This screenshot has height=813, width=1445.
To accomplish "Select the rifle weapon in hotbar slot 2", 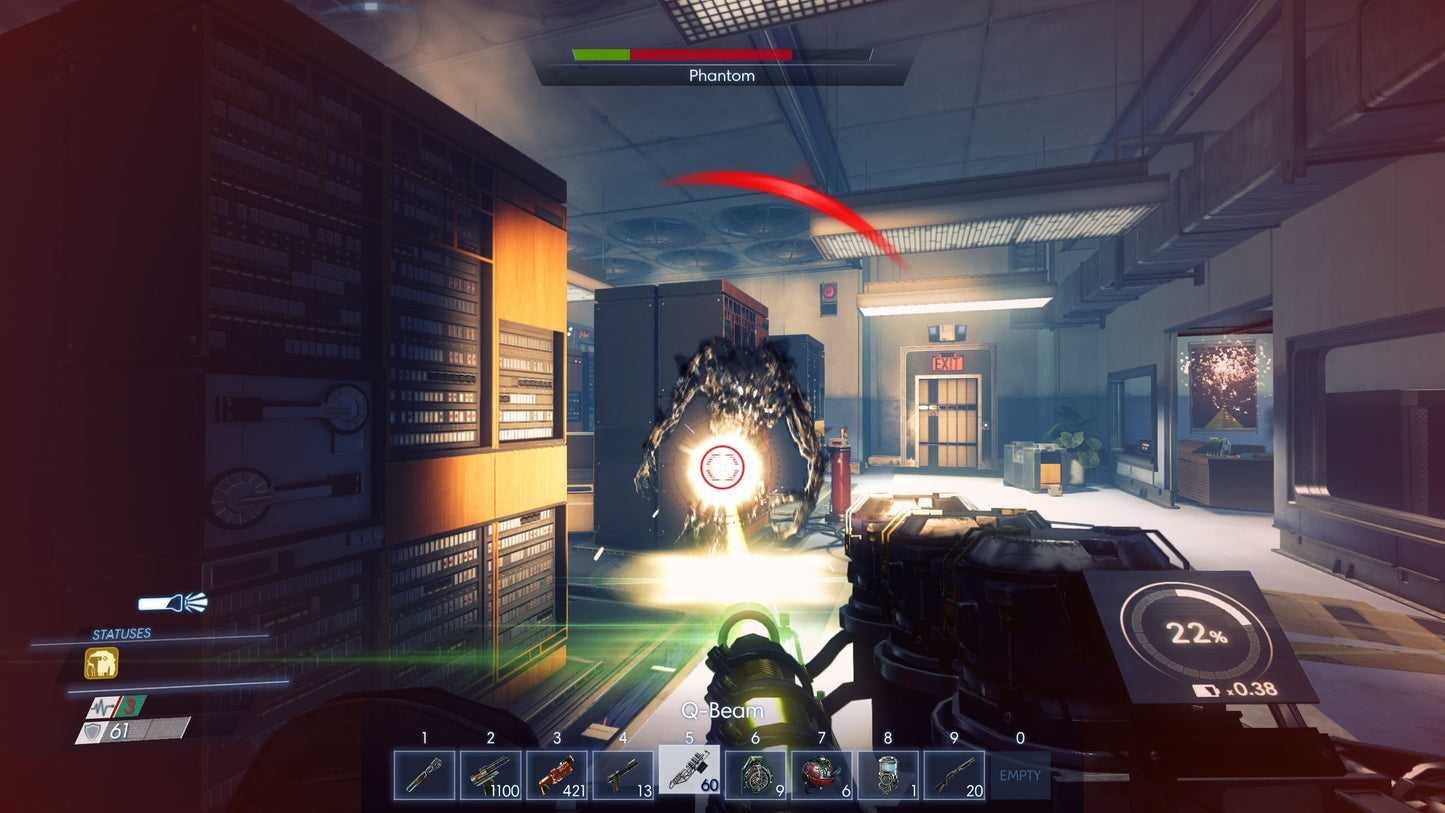I will tap(491, 775).
